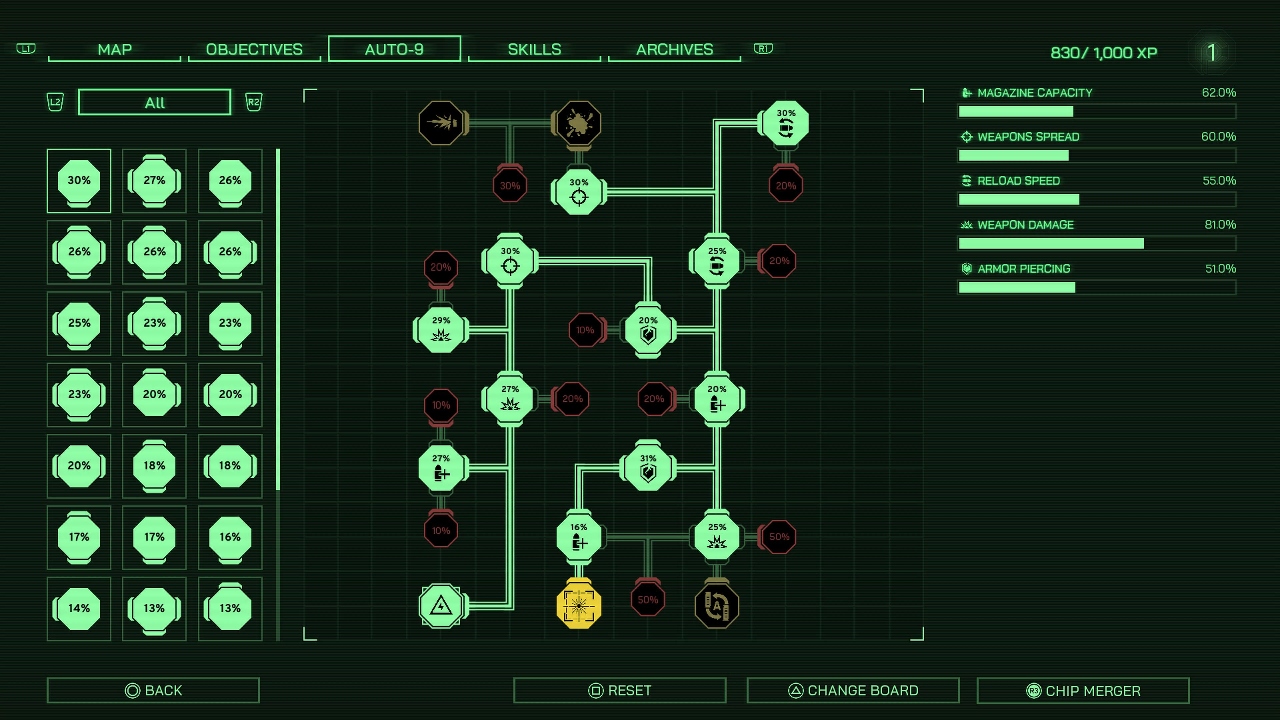
Task: Select the 31% armor piercing shield chip
Action: [648, 467]
